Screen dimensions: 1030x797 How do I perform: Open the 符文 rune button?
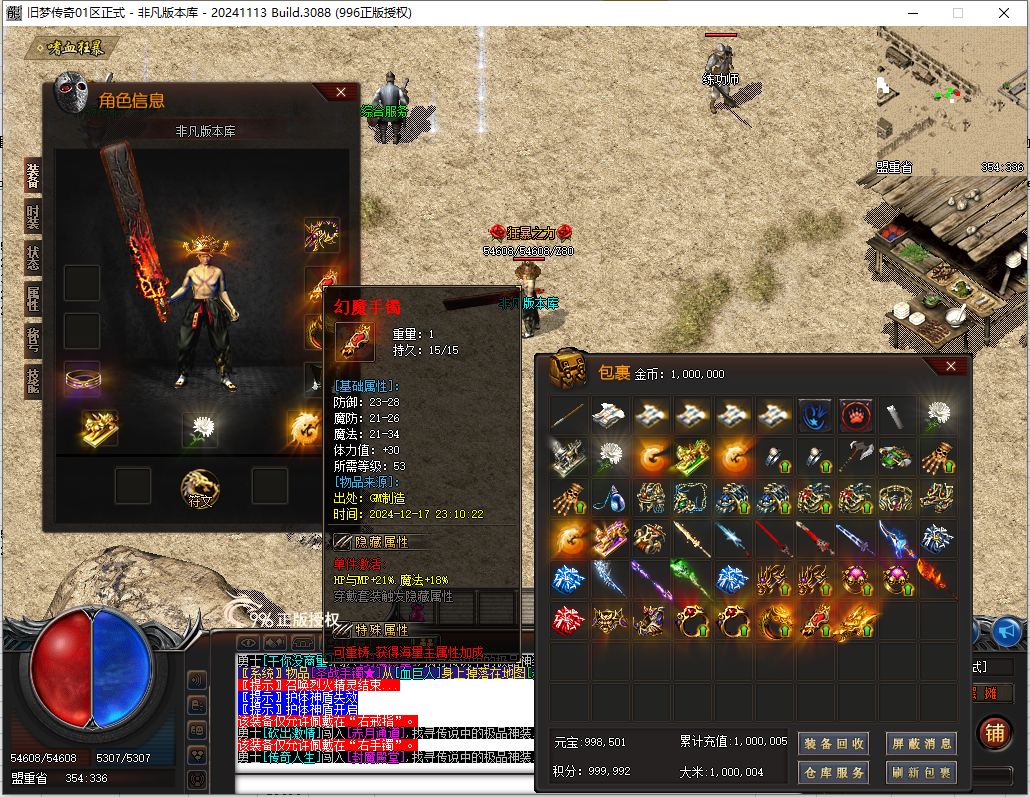click(x=199, y=489)
